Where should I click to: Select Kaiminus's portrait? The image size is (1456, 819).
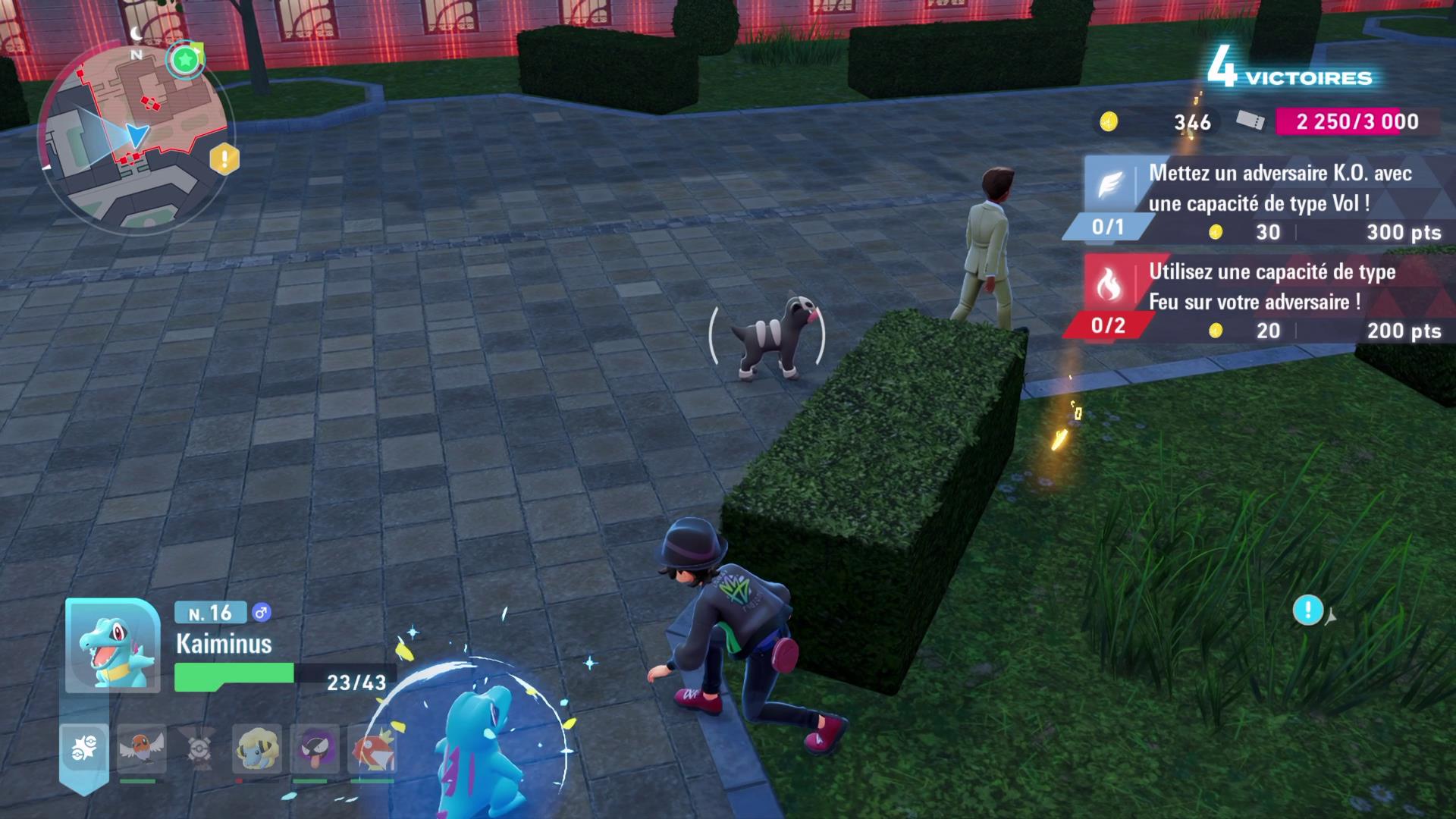[x=113, y=646]
